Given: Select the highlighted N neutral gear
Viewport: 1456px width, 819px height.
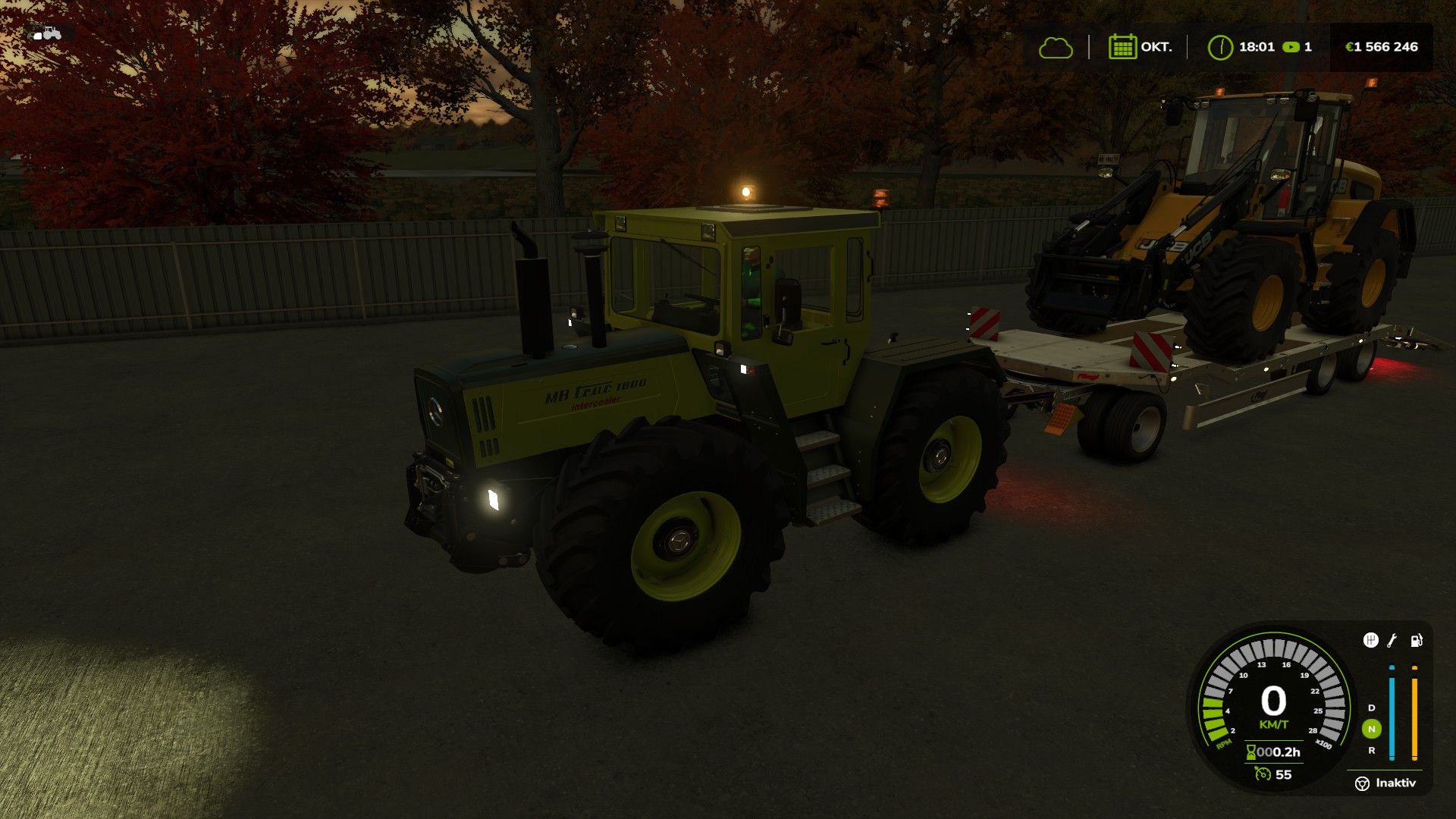Looking at the screenshot, I should 1371,729.
